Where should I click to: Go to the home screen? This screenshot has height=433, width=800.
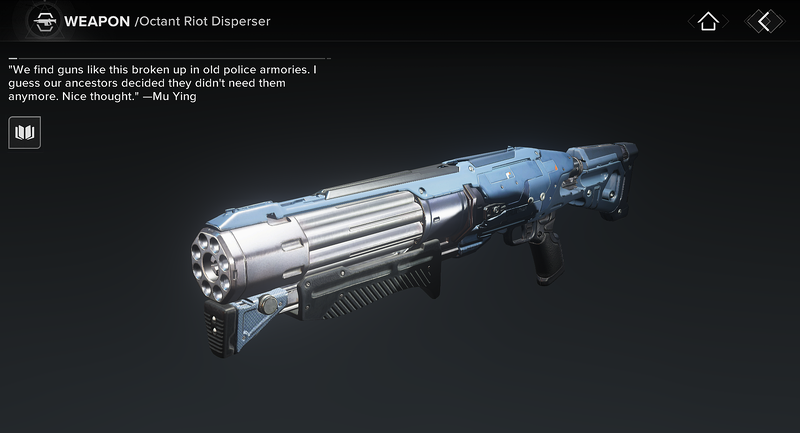pos(708,21)
